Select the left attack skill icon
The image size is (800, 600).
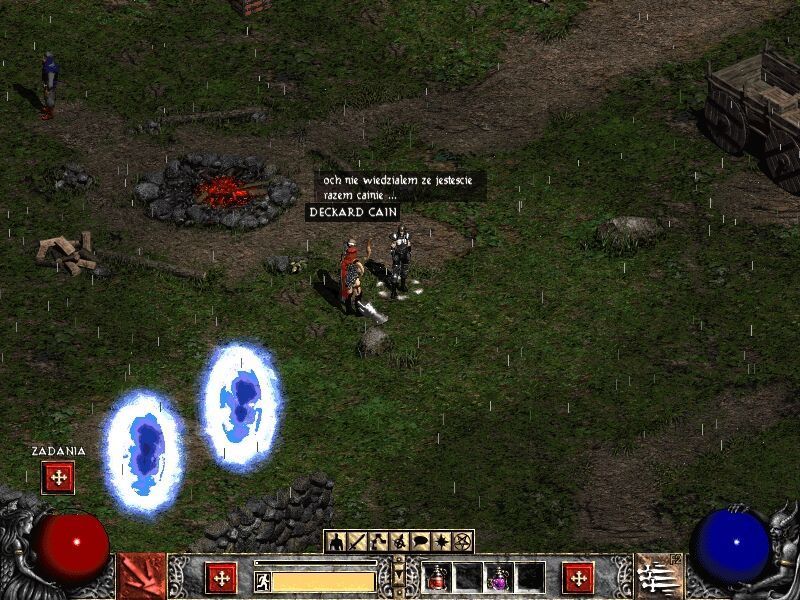click(x=142, y=577)
